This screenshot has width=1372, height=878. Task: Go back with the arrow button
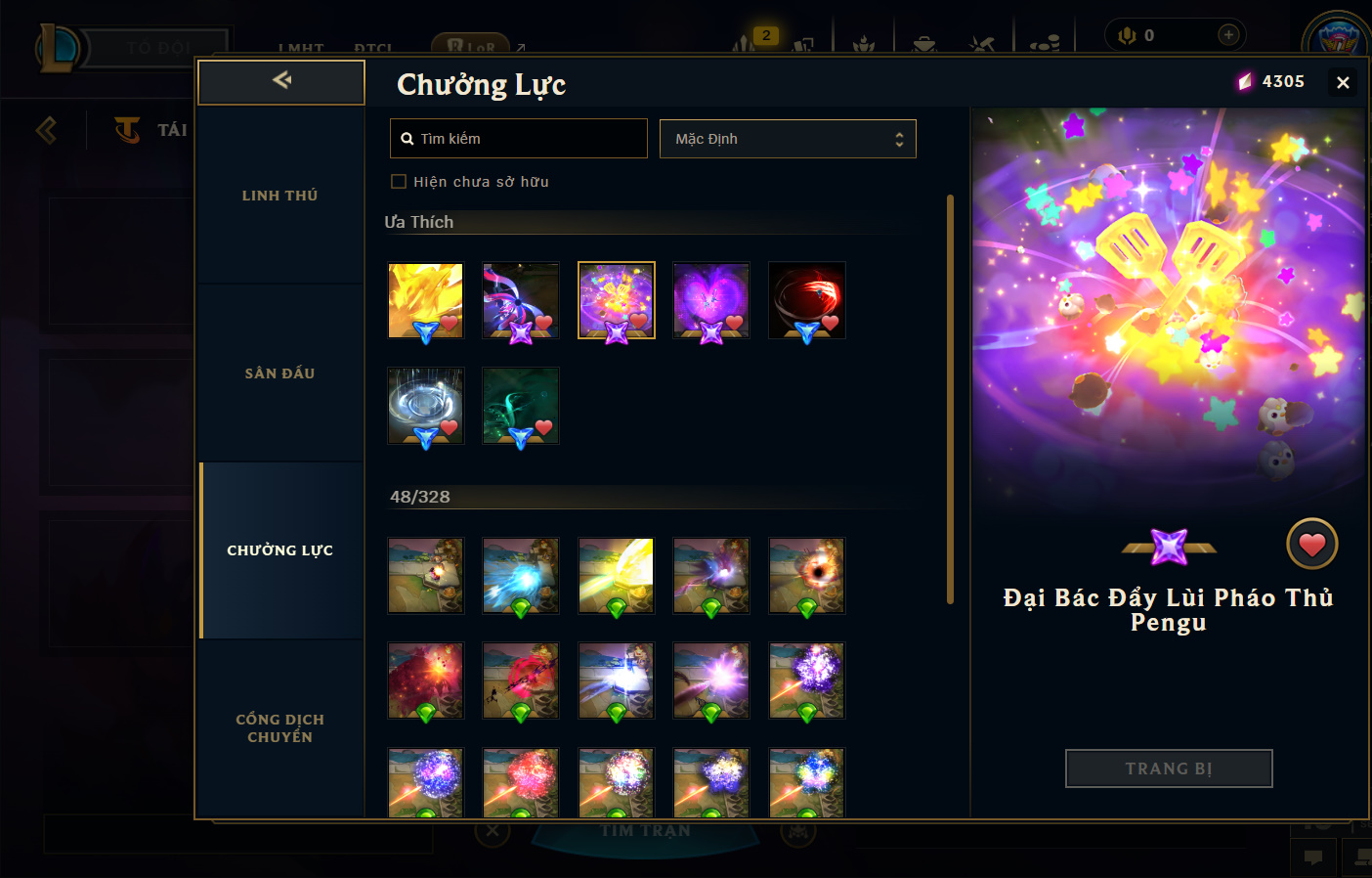point(281,81)
